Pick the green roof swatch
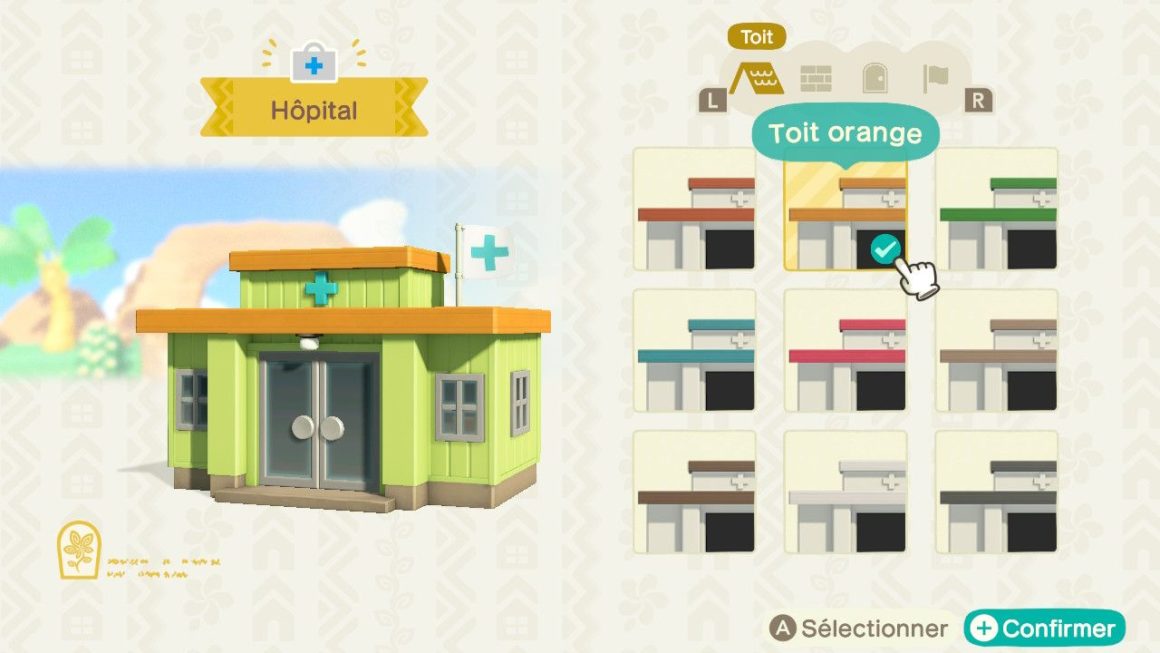Image resolution: width=1160 pixels, height=653 pixels. 997,209
